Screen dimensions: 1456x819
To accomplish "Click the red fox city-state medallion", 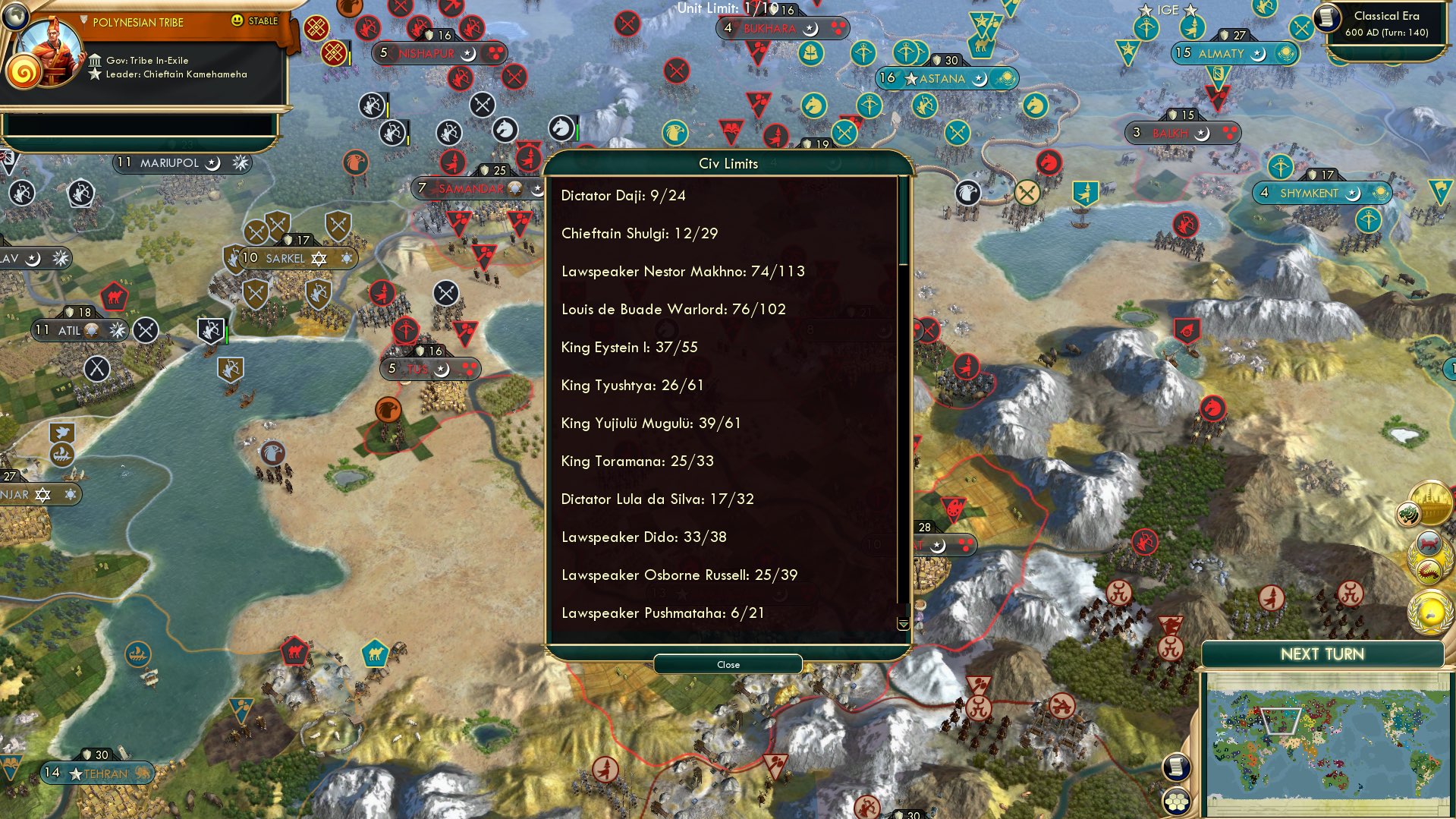I will pyautogui.click(x=1428, y=543).
